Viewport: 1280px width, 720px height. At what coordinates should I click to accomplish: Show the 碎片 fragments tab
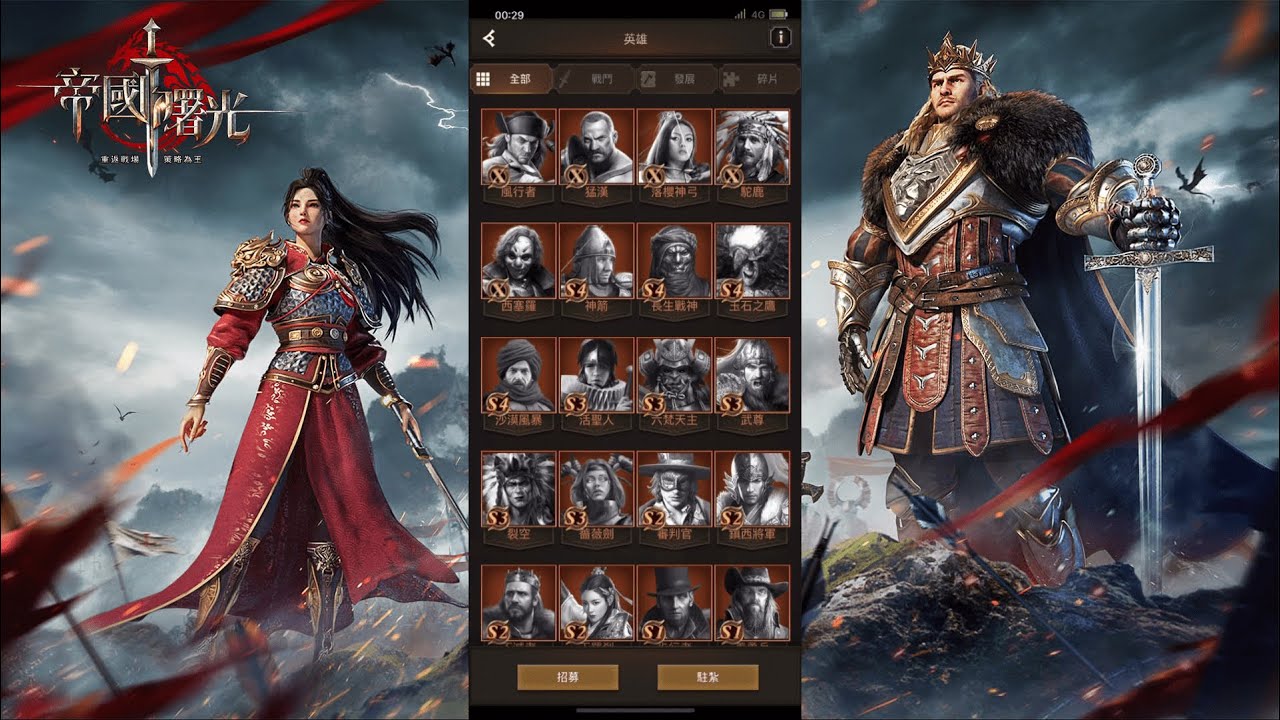pyautogui.click(x=757, y=79)
